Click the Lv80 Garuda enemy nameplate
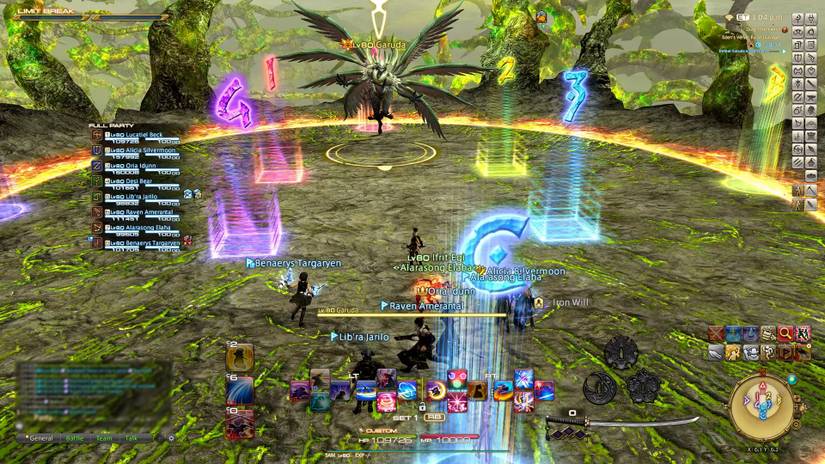This screenshot has height=464, width=825. (371, 44)
